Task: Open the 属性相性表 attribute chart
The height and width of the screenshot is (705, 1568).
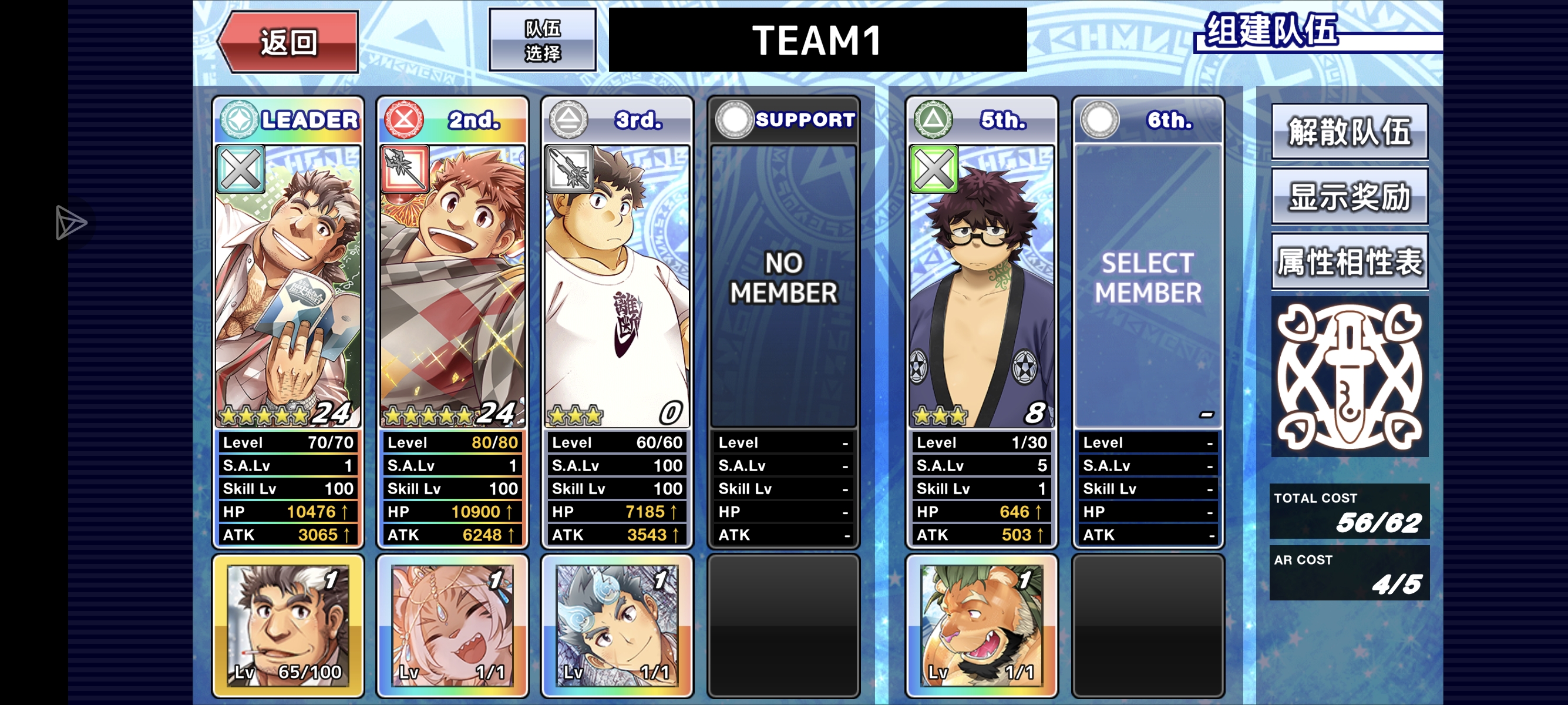Action: [x=1349, y=262]
